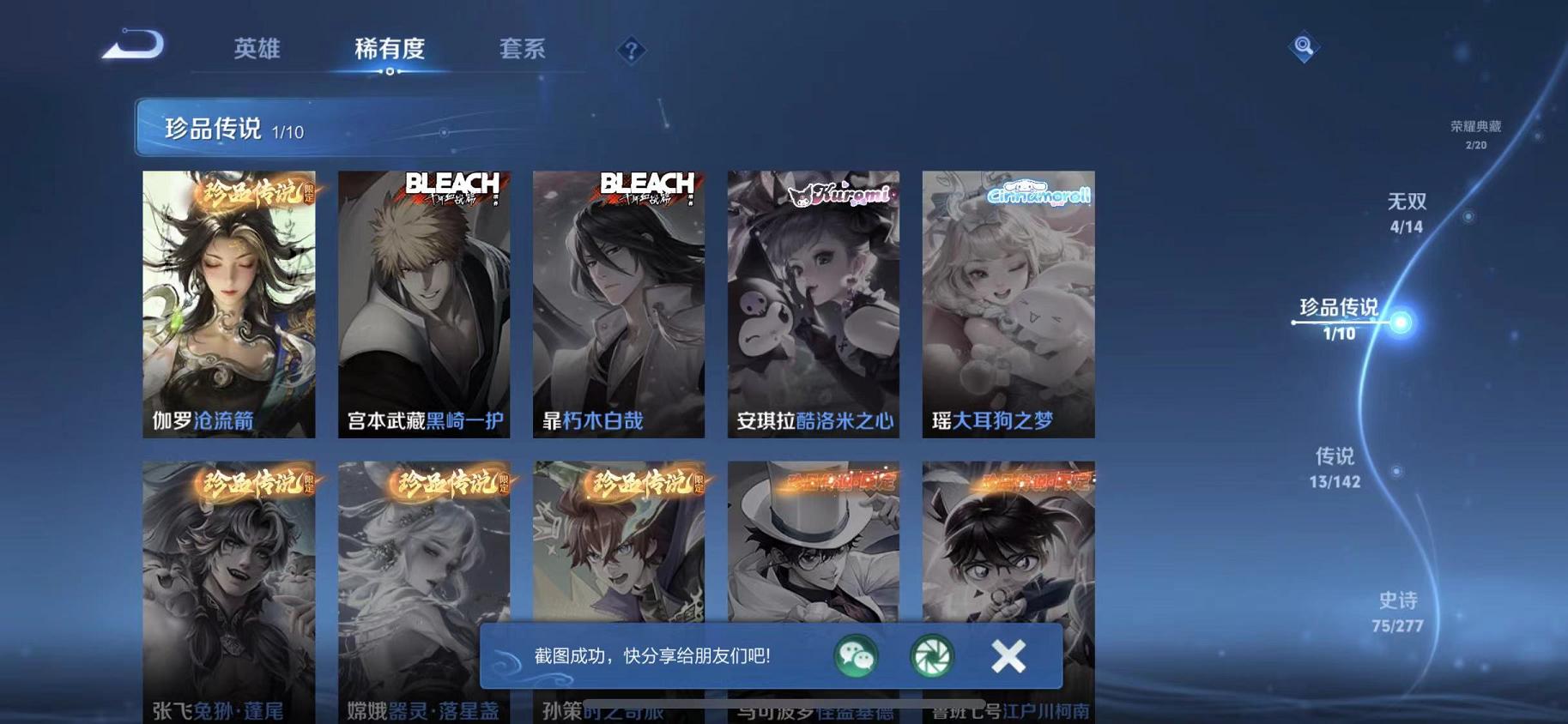The width and height of the screenshot is (1568, 724).
Task: Dismiss the screenshot banner with the X
Action: tap(1008, 655)
